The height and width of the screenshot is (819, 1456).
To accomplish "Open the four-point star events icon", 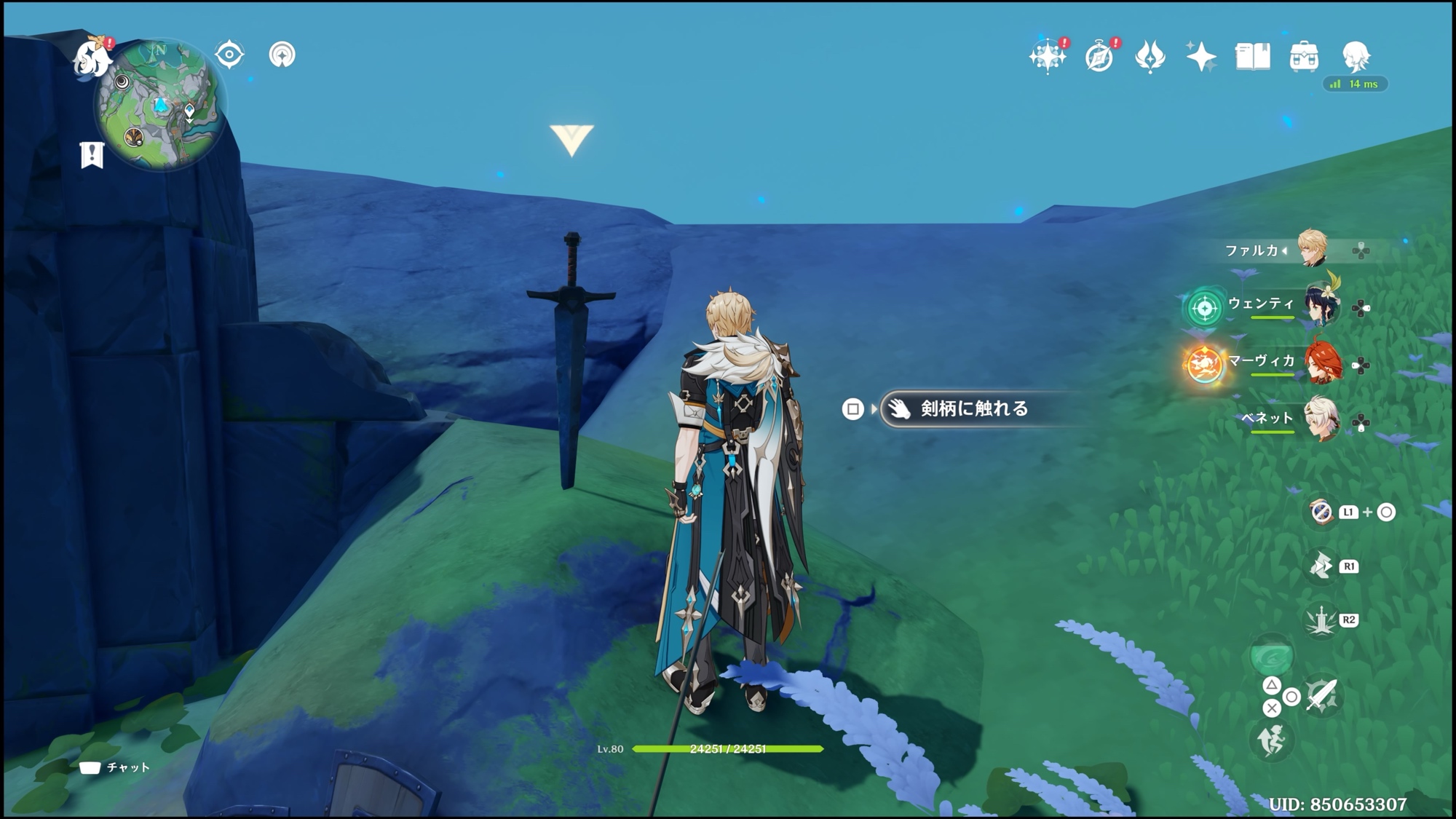I will [x=1200, y=56].
